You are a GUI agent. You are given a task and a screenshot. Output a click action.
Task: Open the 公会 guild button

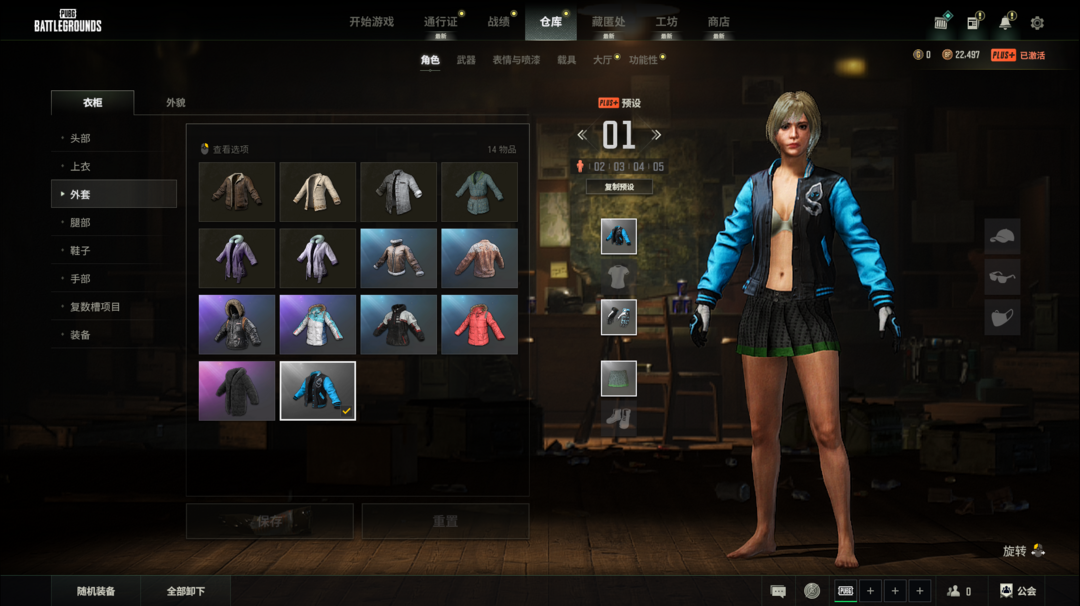pyautogui.click(x=1018, y=591)
